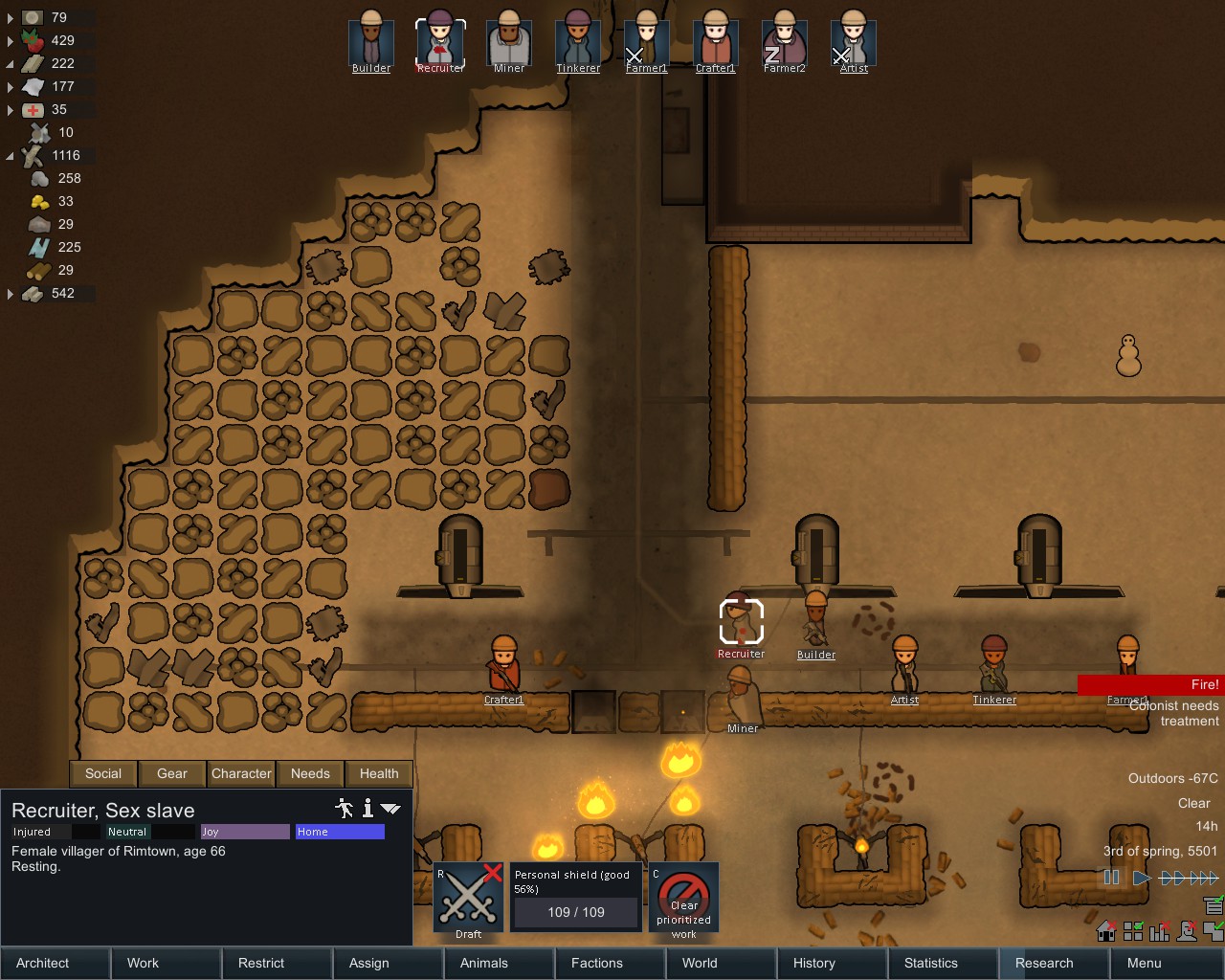Draft the selected Recruiter

tap(469, 899)
